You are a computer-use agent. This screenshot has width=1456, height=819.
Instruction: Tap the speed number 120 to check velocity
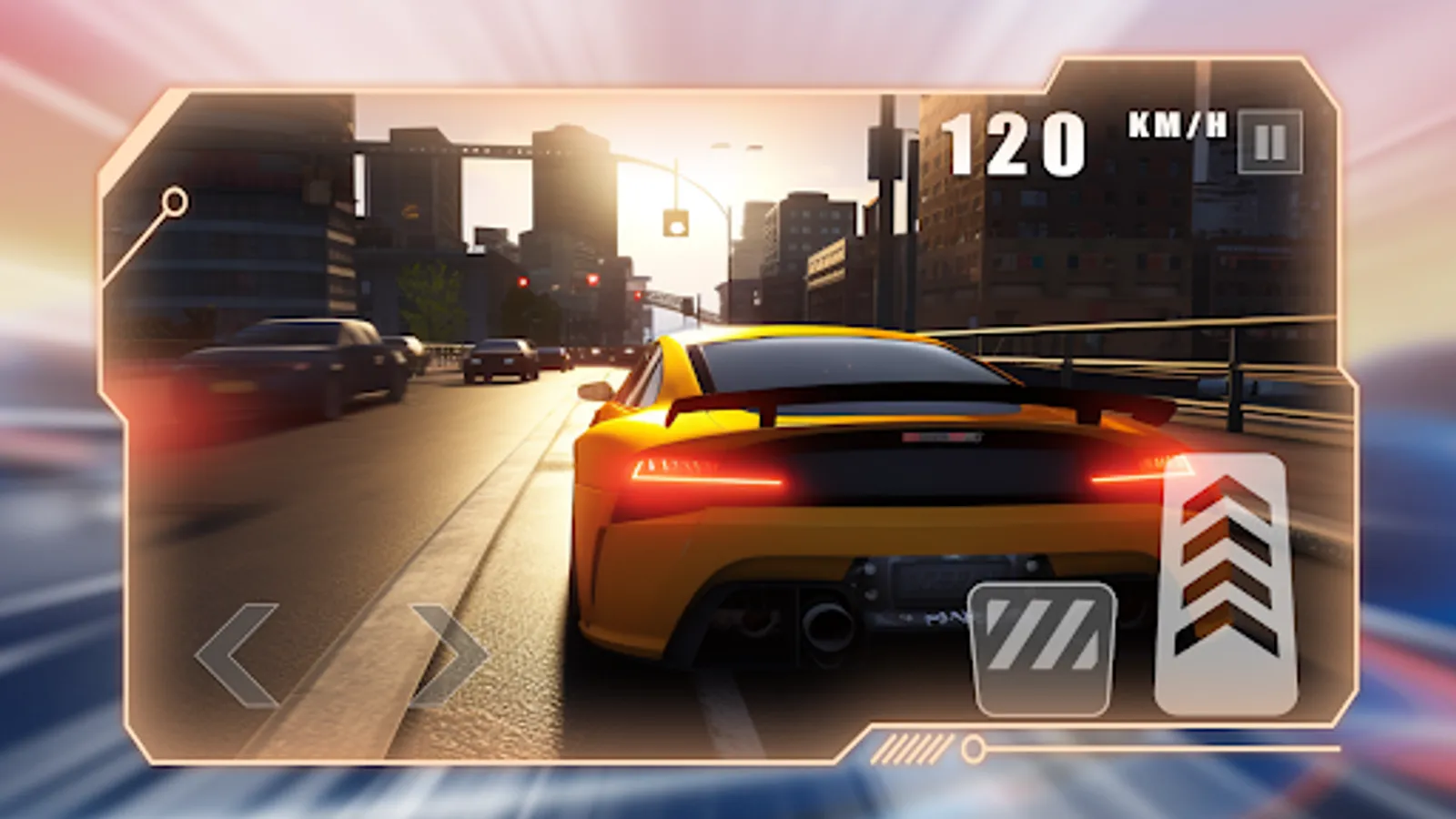pyautogui.click(x=1013, y=141)
